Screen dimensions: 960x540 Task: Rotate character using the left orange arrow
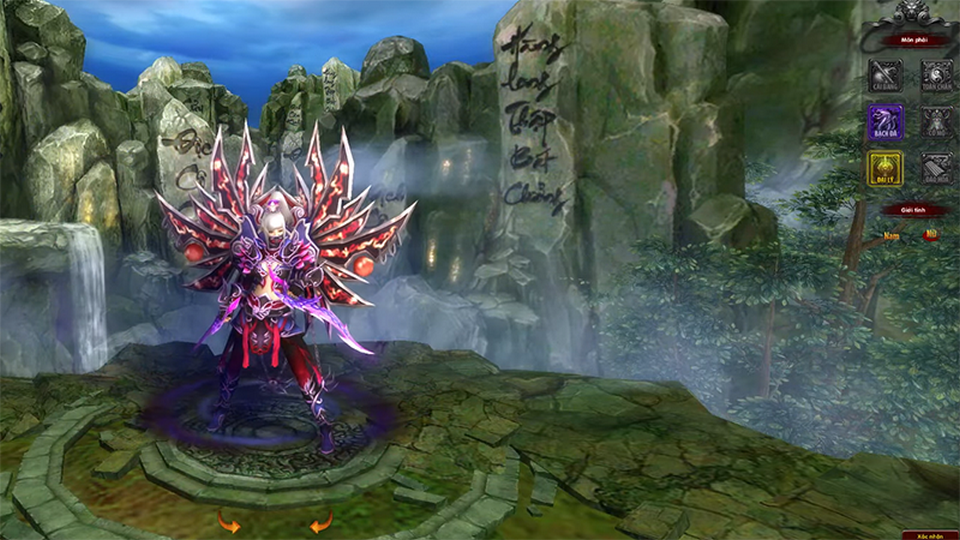point(229,521)
